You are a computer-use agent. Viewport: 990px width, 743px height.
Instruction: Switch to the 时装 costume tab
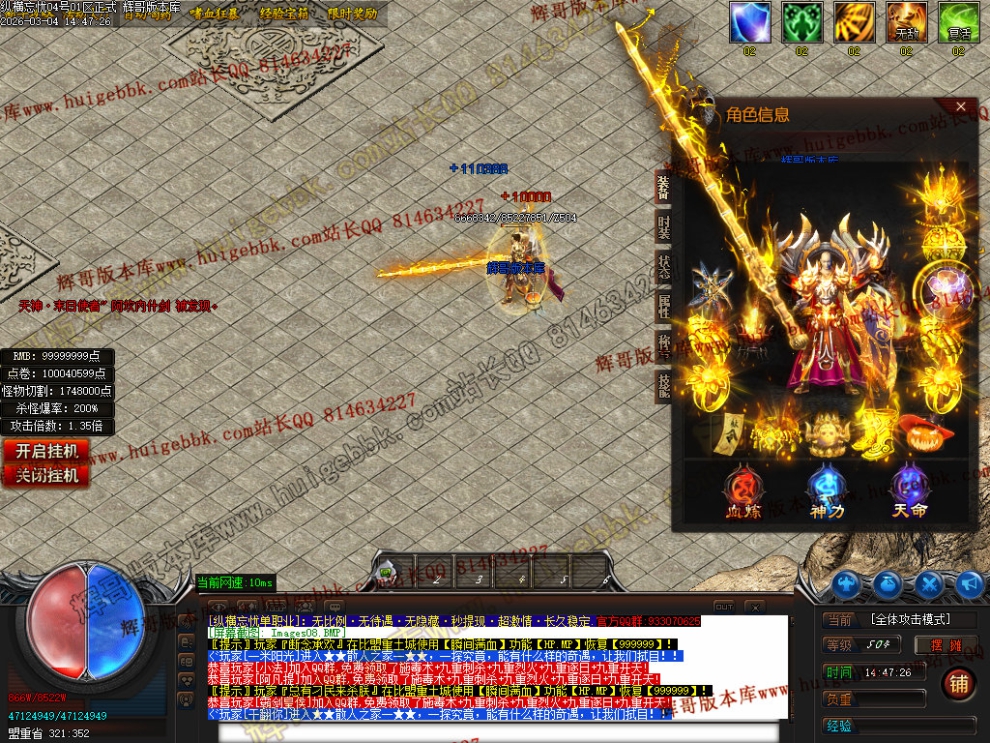[x=663, y=227]
